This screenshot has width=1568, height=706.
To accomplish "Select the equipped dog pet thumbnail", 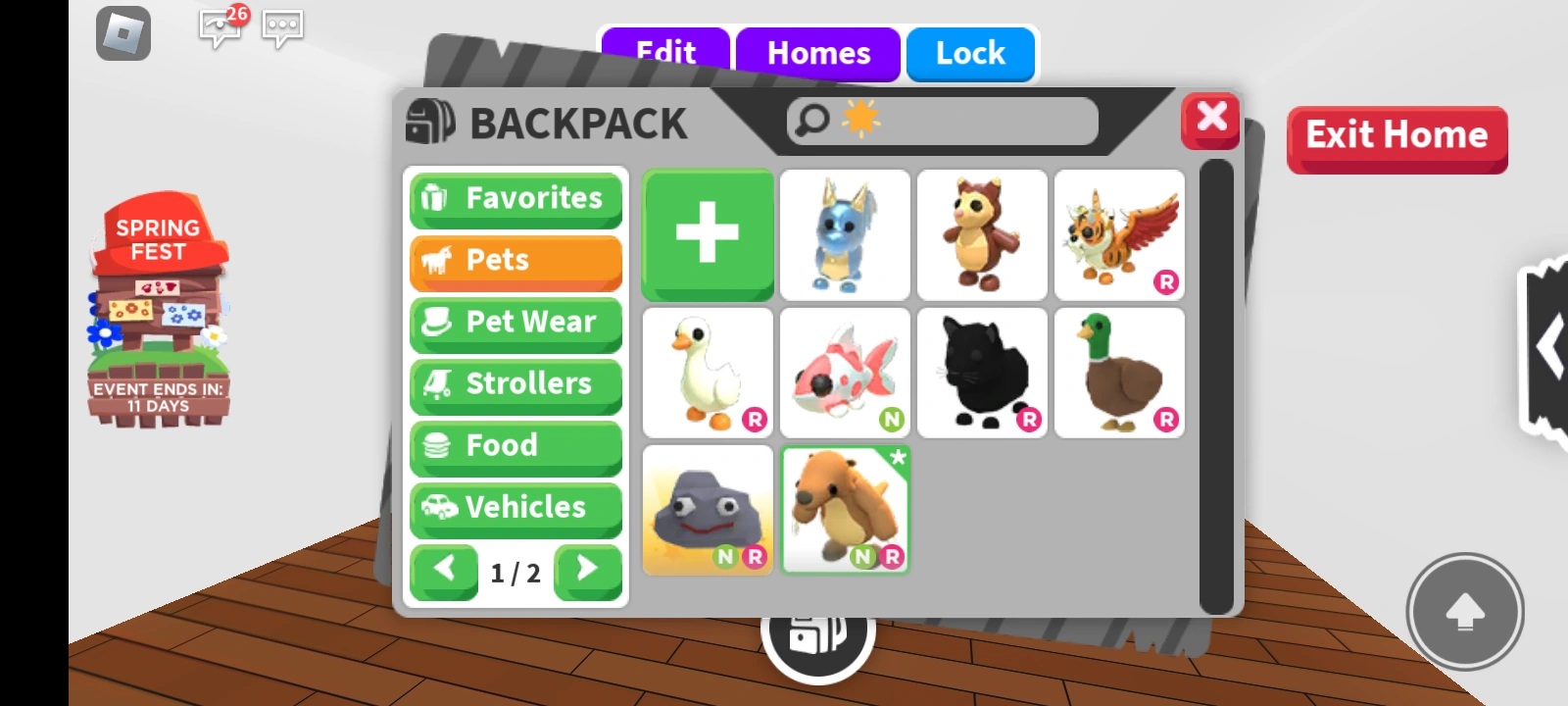I will [x=845, y=510].
